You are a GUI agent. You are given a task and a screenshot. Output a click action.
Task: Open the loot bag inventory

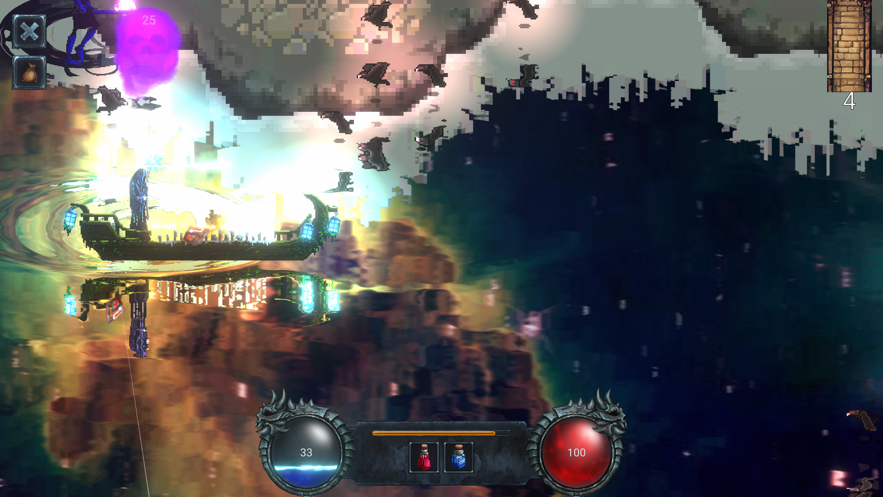click(x=29, y=73)
